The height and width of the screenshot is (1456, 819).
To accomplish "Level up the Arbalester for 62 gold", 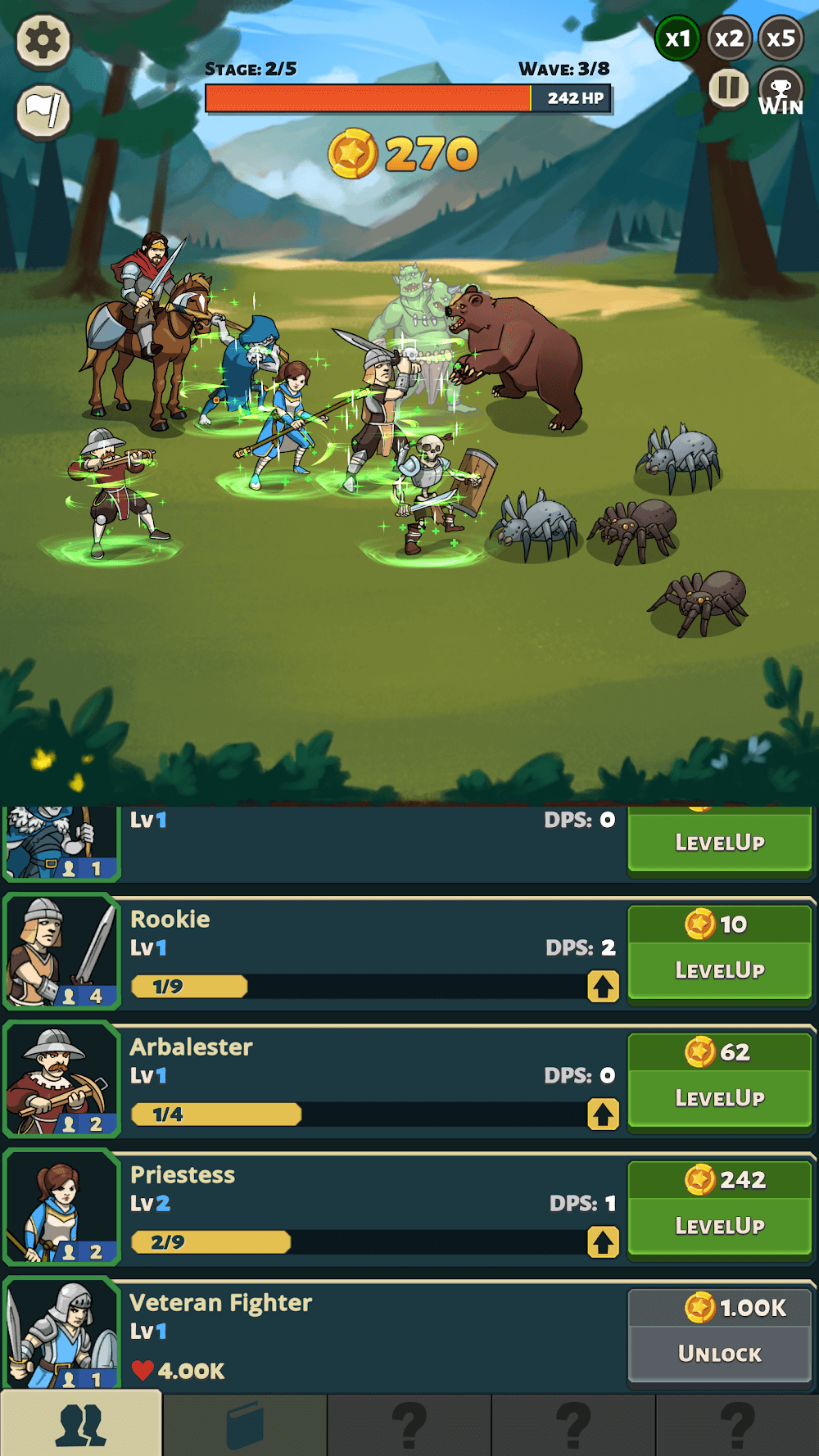I will click(x=719, y=1081).
